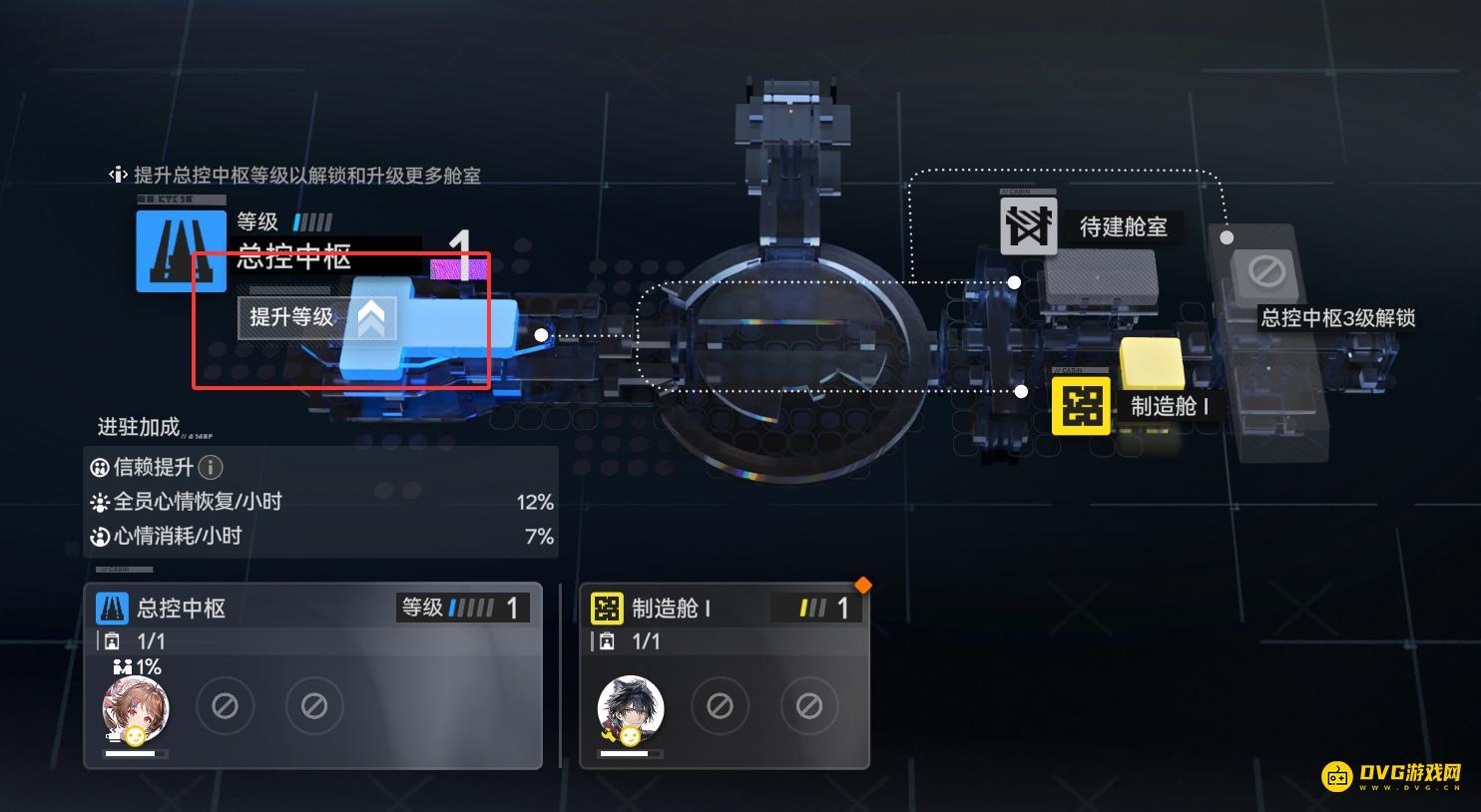Click the white connection node dot near 制造舱 I
1481x812 pixels.
(1020, 389)
